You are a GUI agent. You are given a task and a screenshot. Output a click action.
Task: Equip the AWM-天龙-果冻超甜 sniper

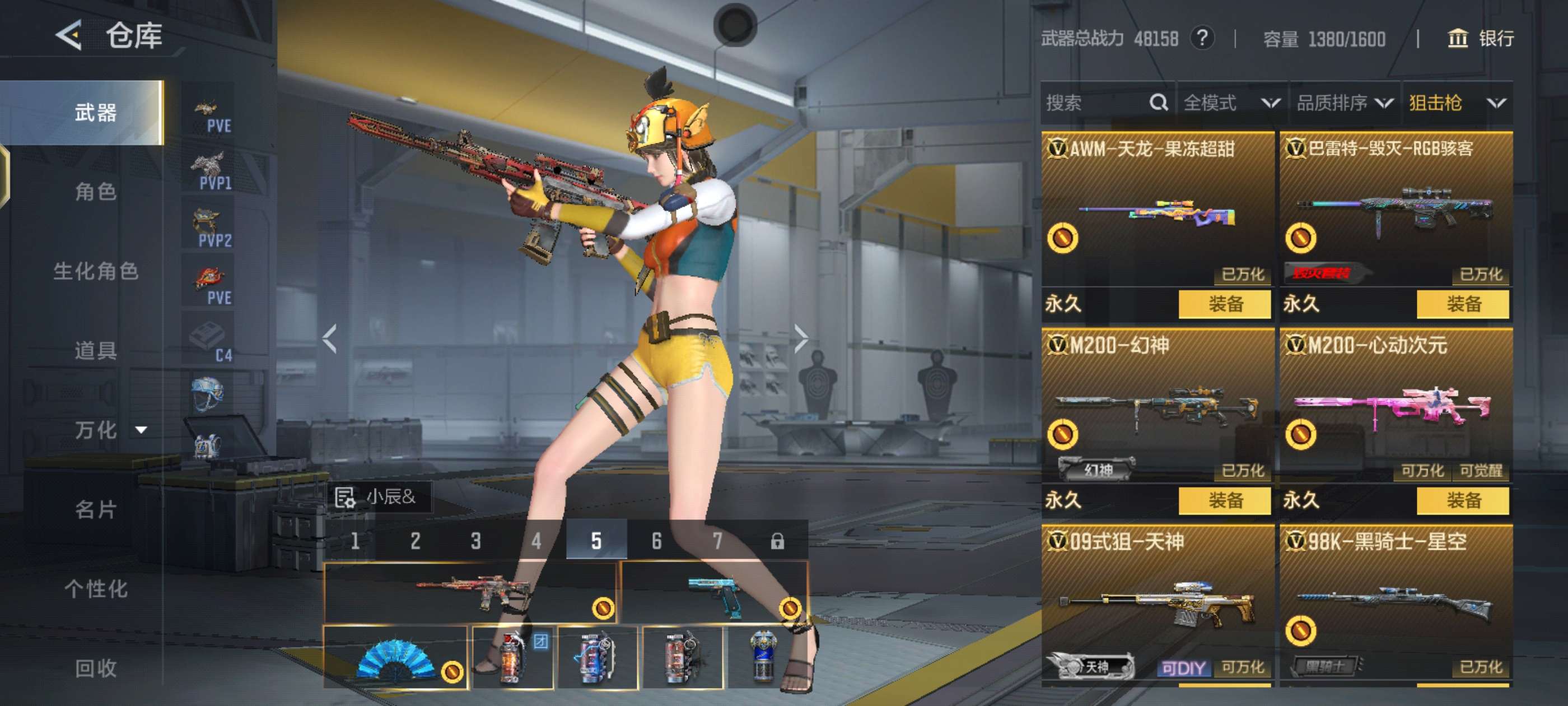tap(1224, 304)
